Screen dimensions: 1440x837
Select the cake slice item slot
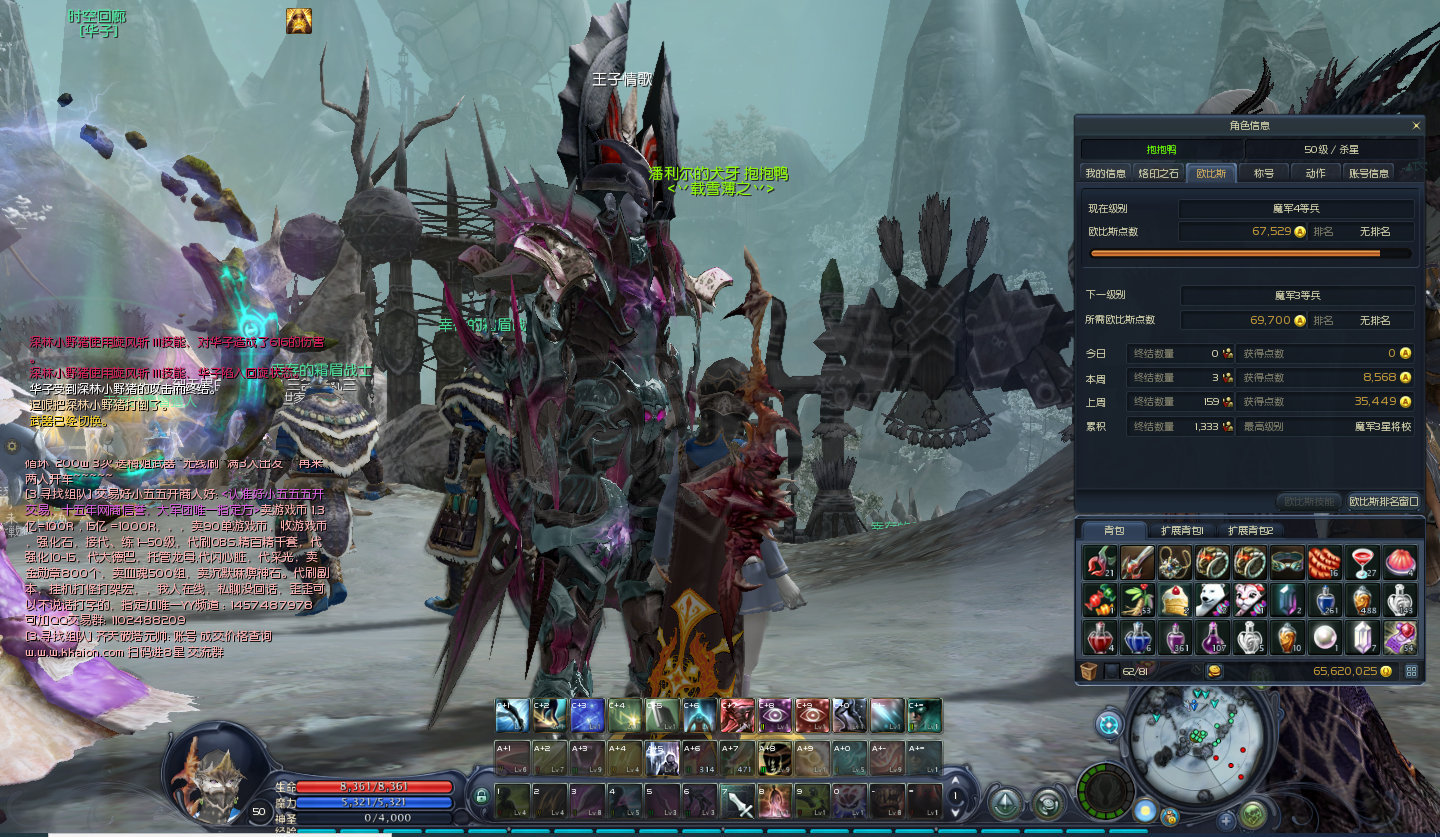tap(1174, 599)
